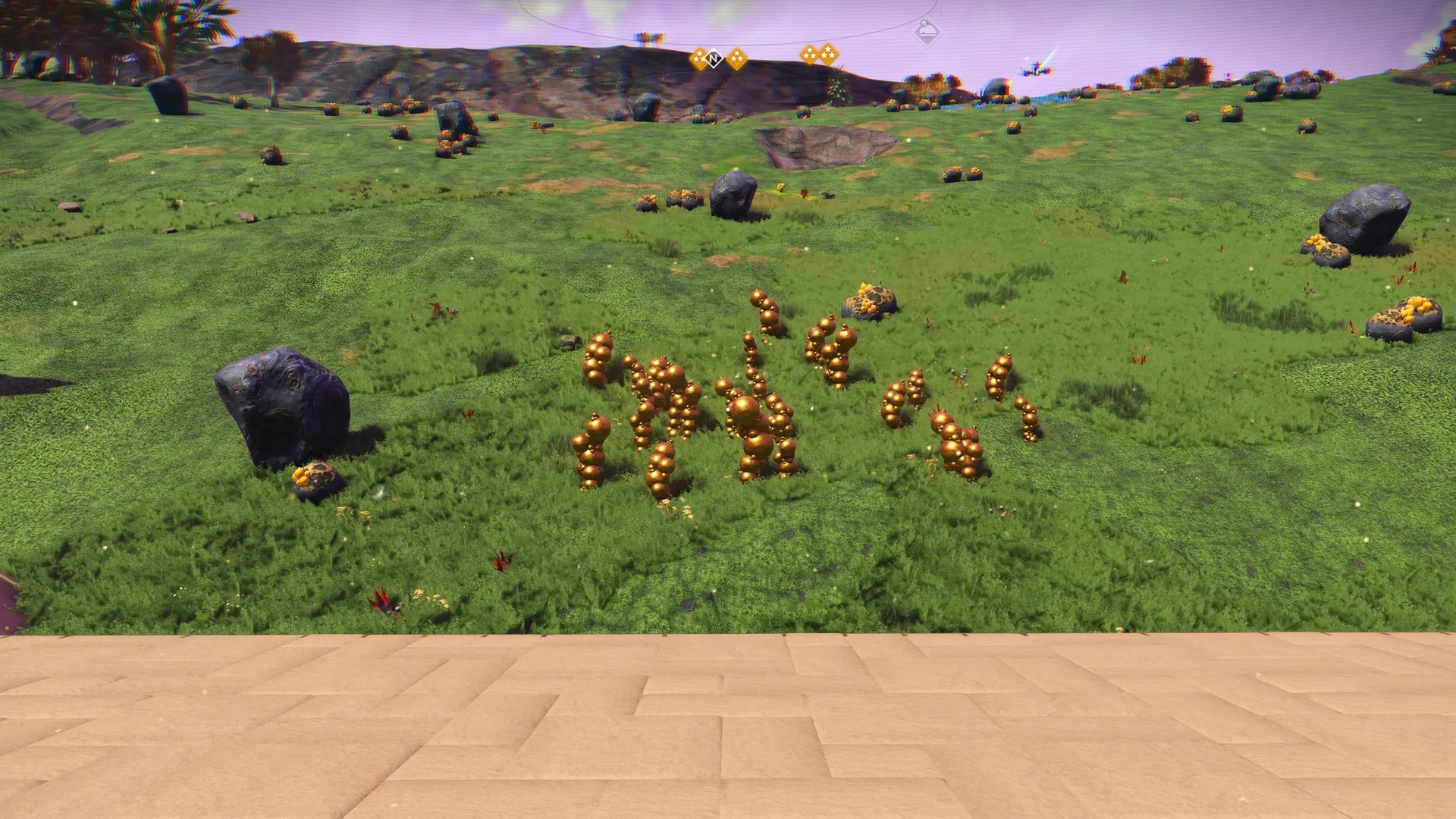
Task: Select the faded planet compass marker
Action: 927,33
